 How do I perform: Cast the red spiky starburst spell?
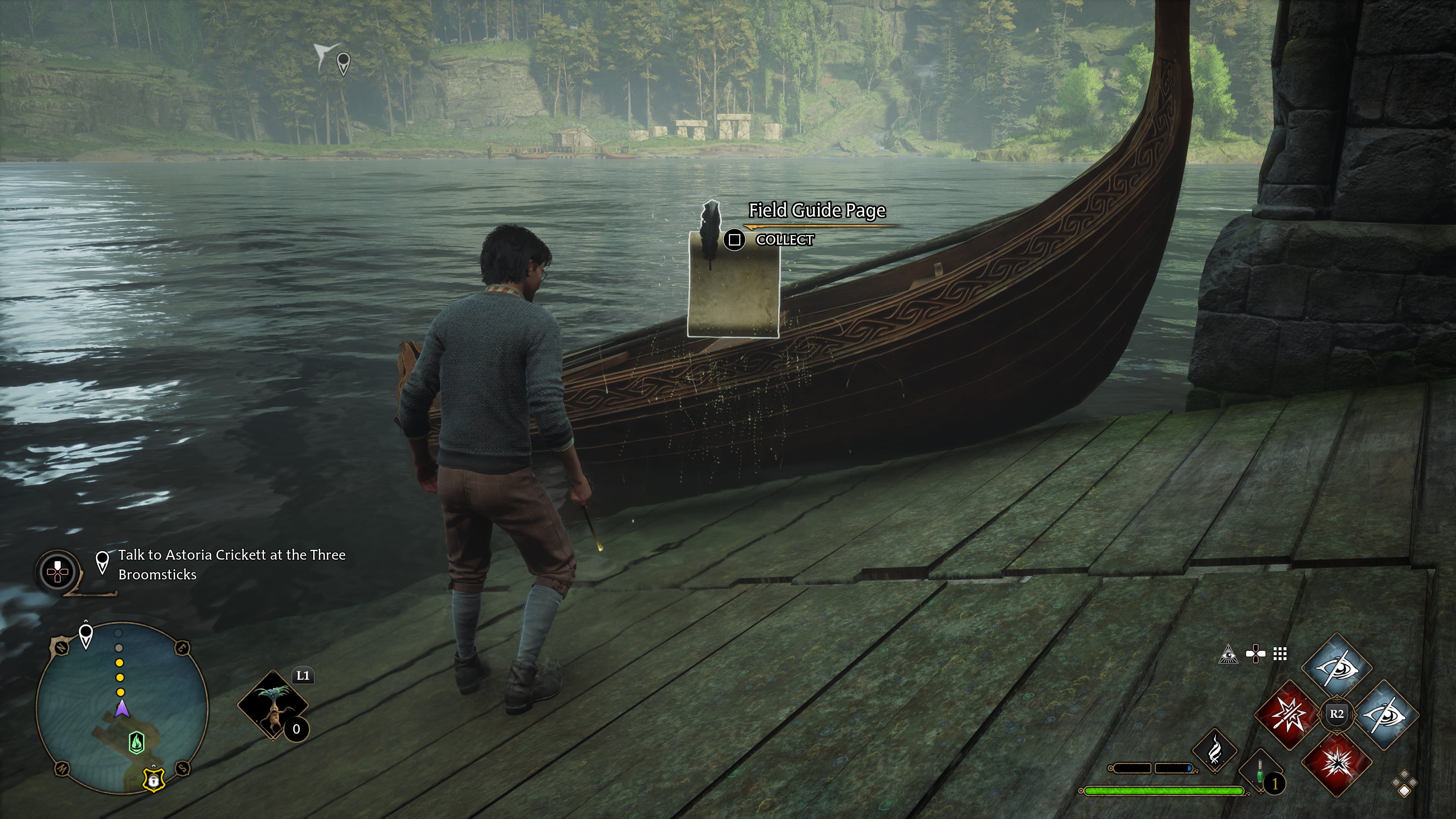(1337, 763)
